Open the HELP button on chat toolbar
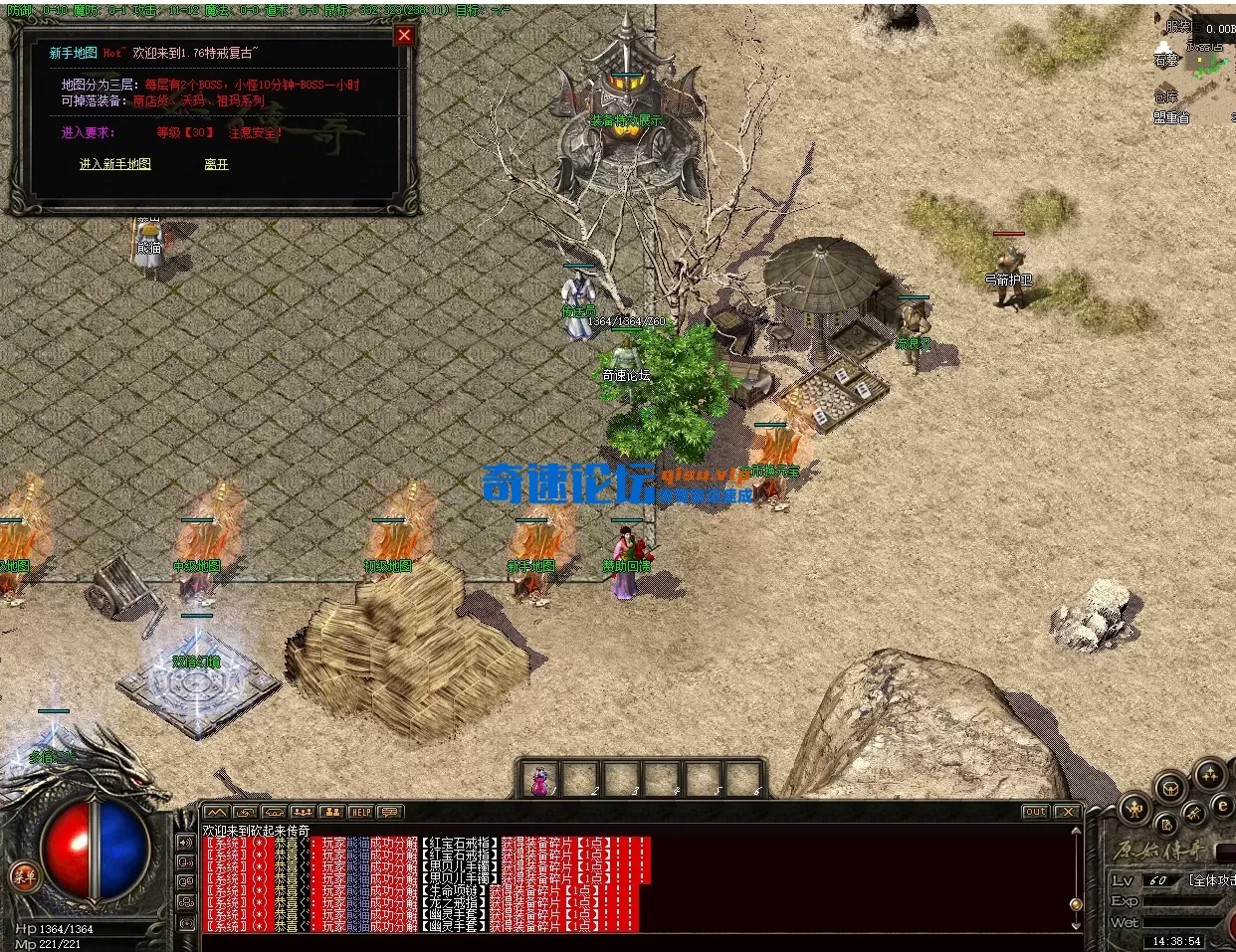Viewport: 1236px width, 952px height. point(361,813)
